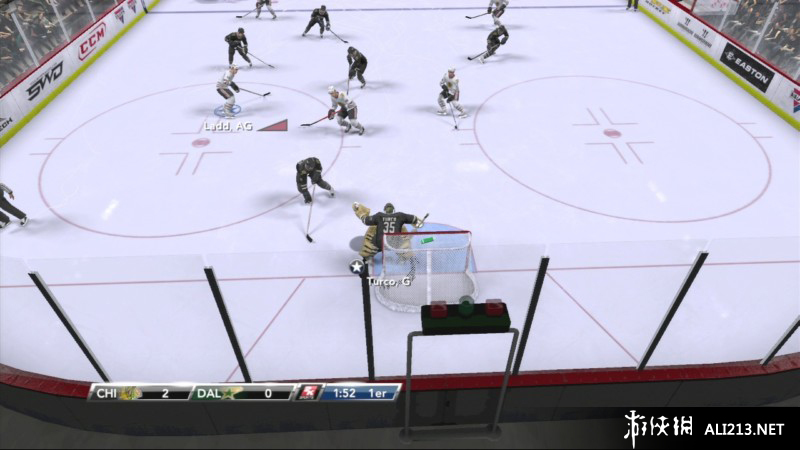The height and width of the screenshot is (450, 800).
Task: Select the Ladd, AG player name tag
Action: pyautogui.click(x=228, y=126)
